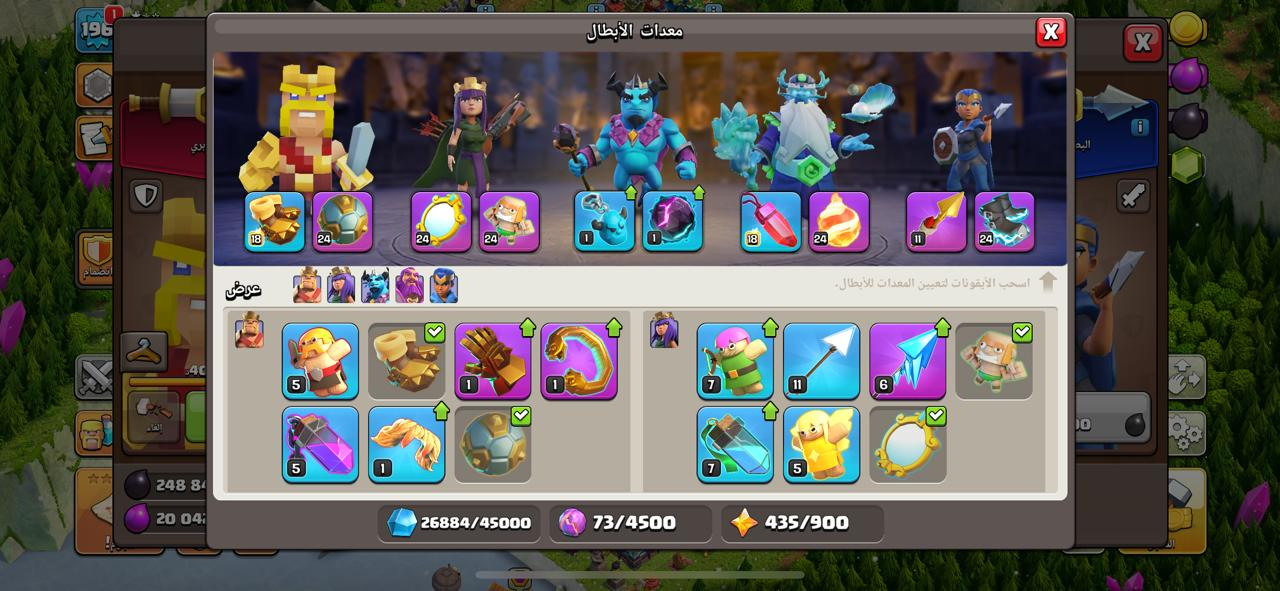Select the equipped Dark Orb slot
Image resolution: width=1280 pixels, height=591 pixels.
[672, 221]
